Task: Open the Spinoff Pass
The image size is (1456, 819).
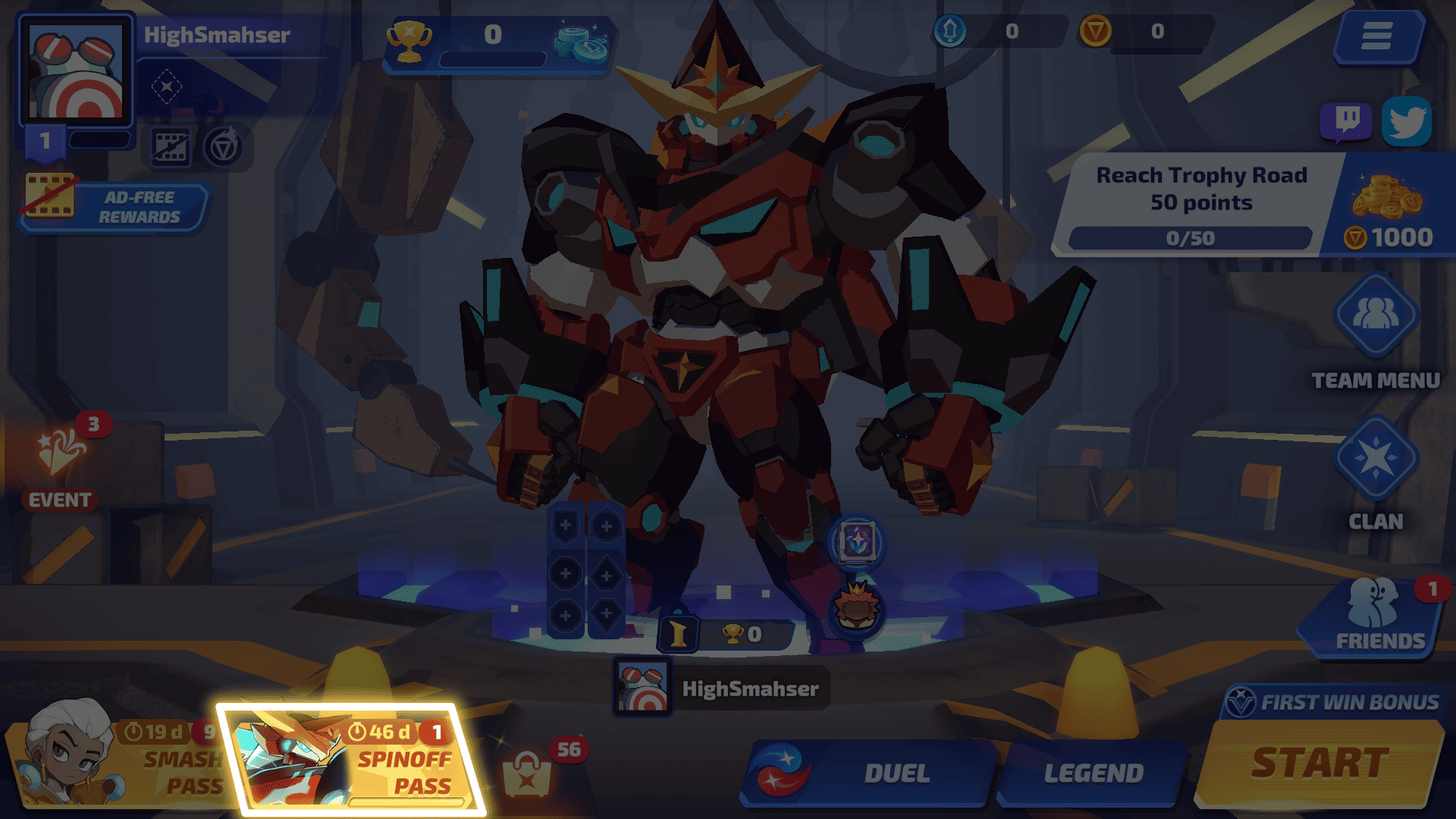Action: coord(353,760)
